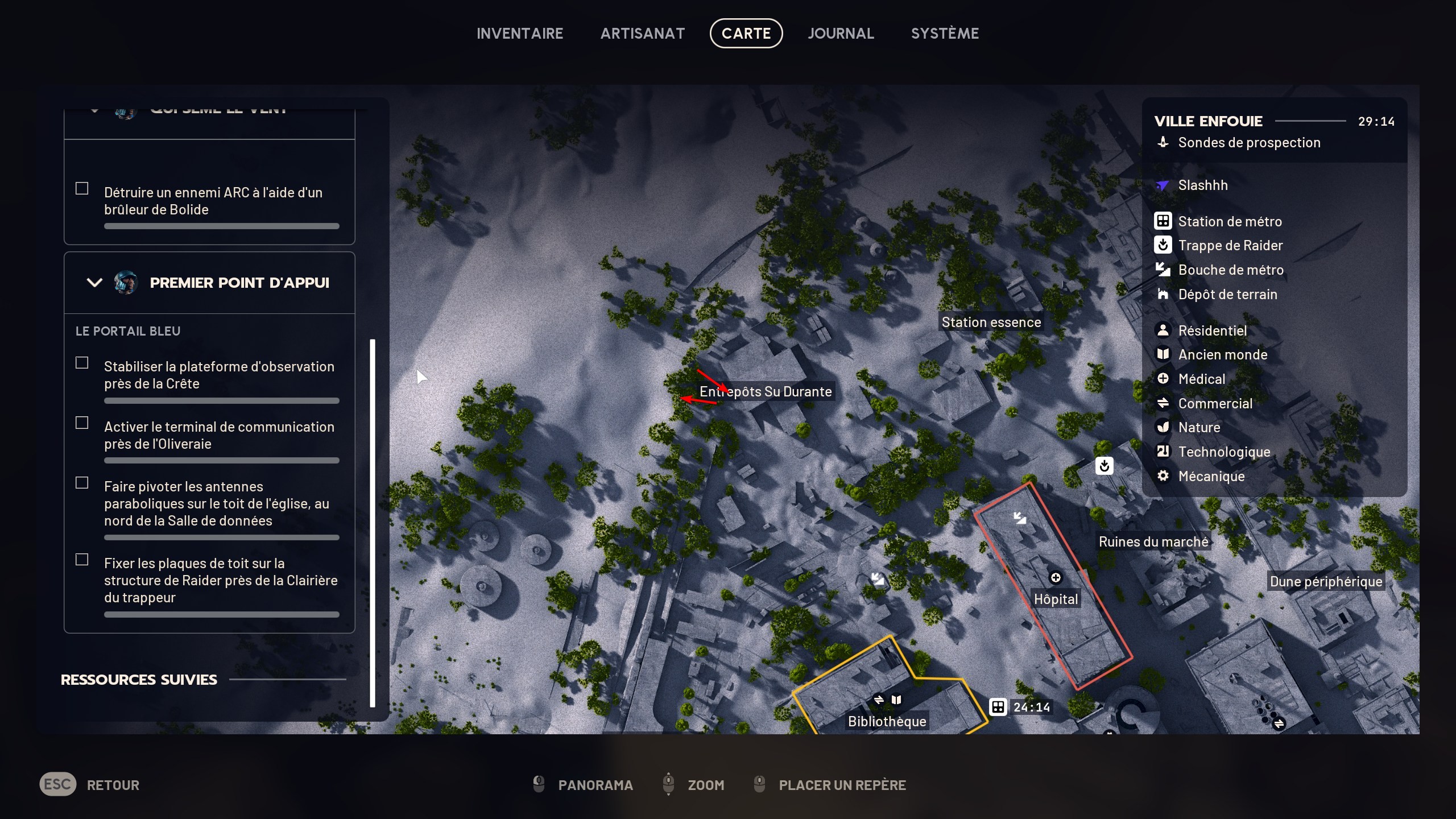The width and height of the screenshot is (1456, 819).
Task: Click the Mécanique legend icon
Action: tap(1164, 477)
